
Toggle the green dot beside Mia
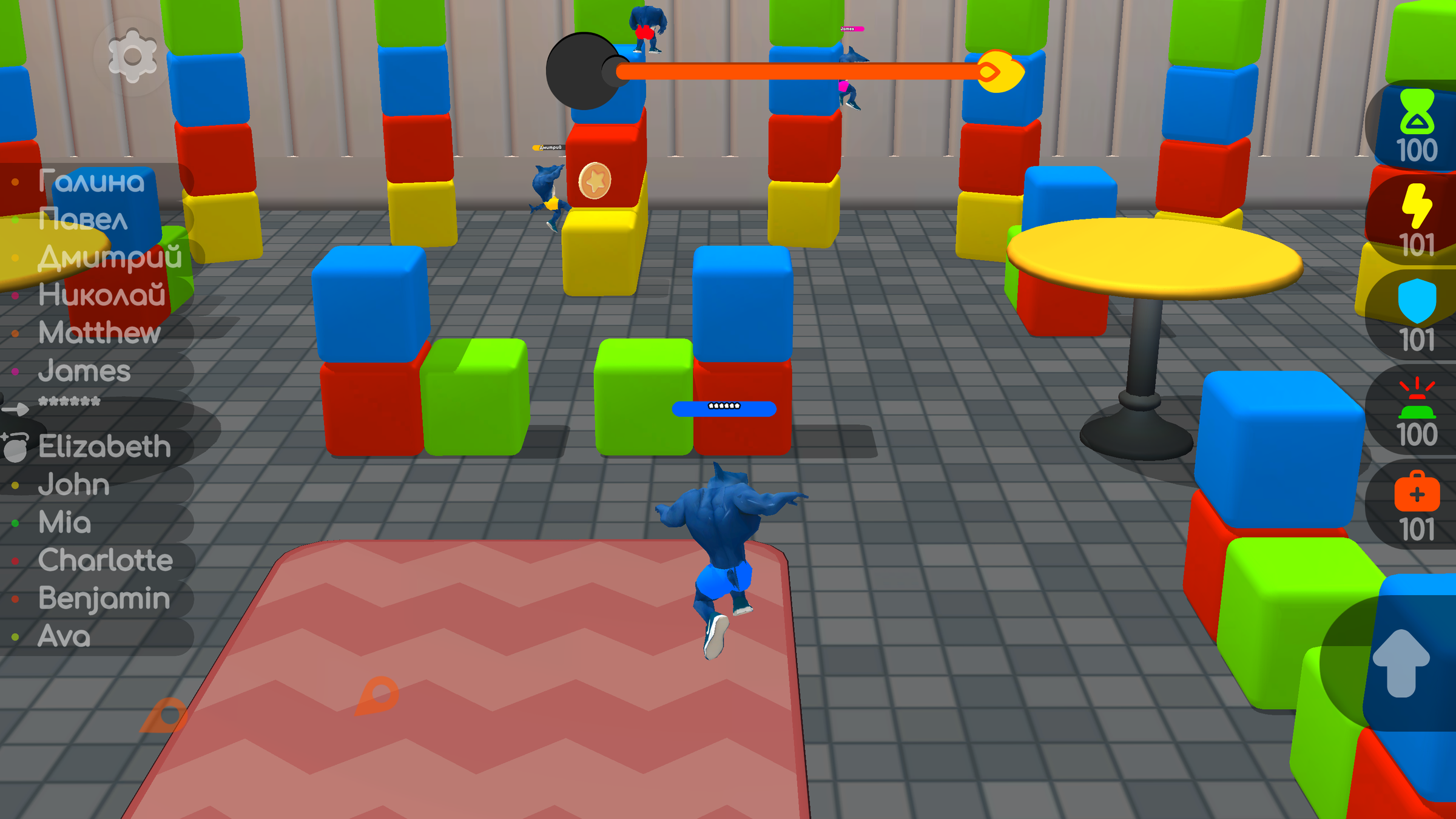(15, 523)
